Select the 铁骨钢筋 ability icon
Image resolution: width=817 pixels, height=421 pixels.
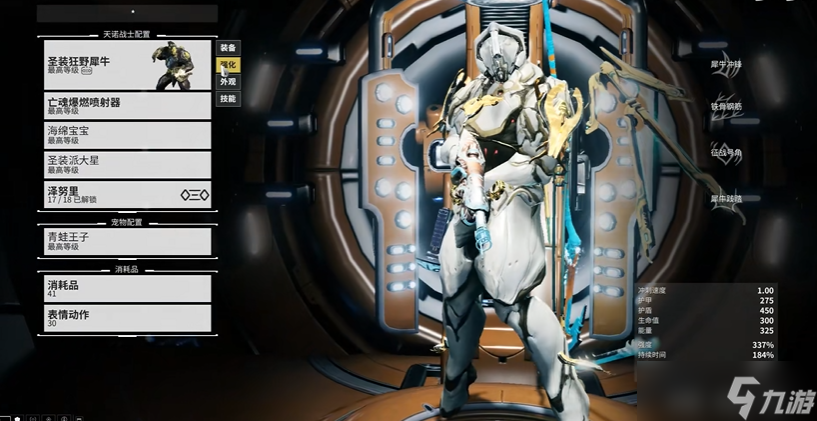pos(726,106)
